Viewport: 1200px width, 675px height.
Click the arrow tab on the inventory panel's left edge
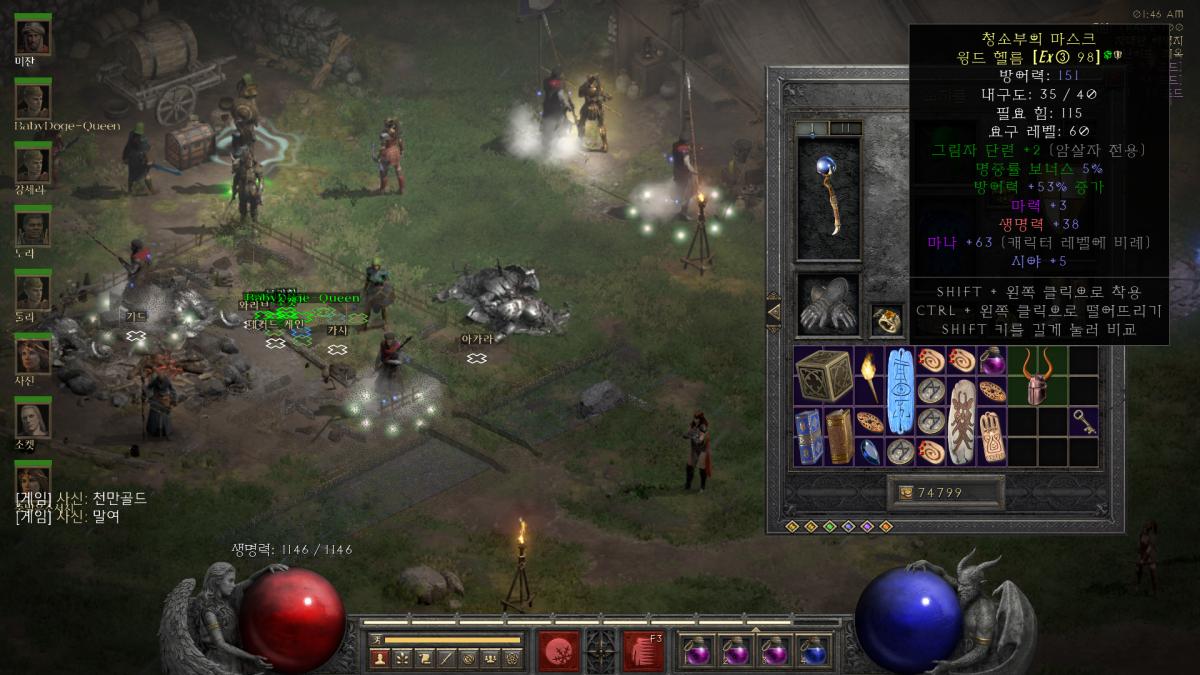coord(773,312)
